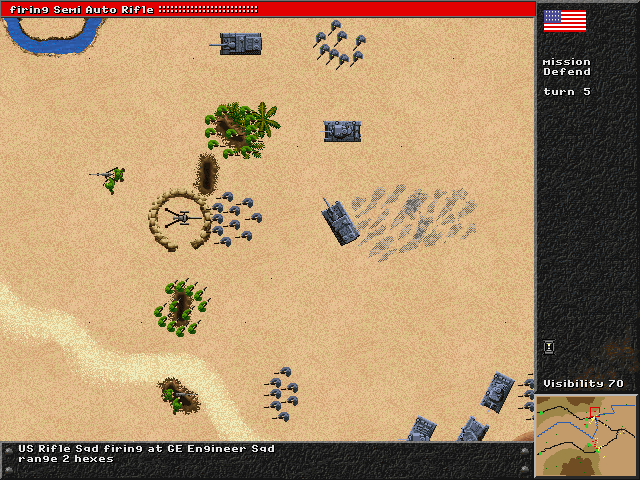Click the American flag icon
Screen dimensions: 640x480
pos(564,20)
